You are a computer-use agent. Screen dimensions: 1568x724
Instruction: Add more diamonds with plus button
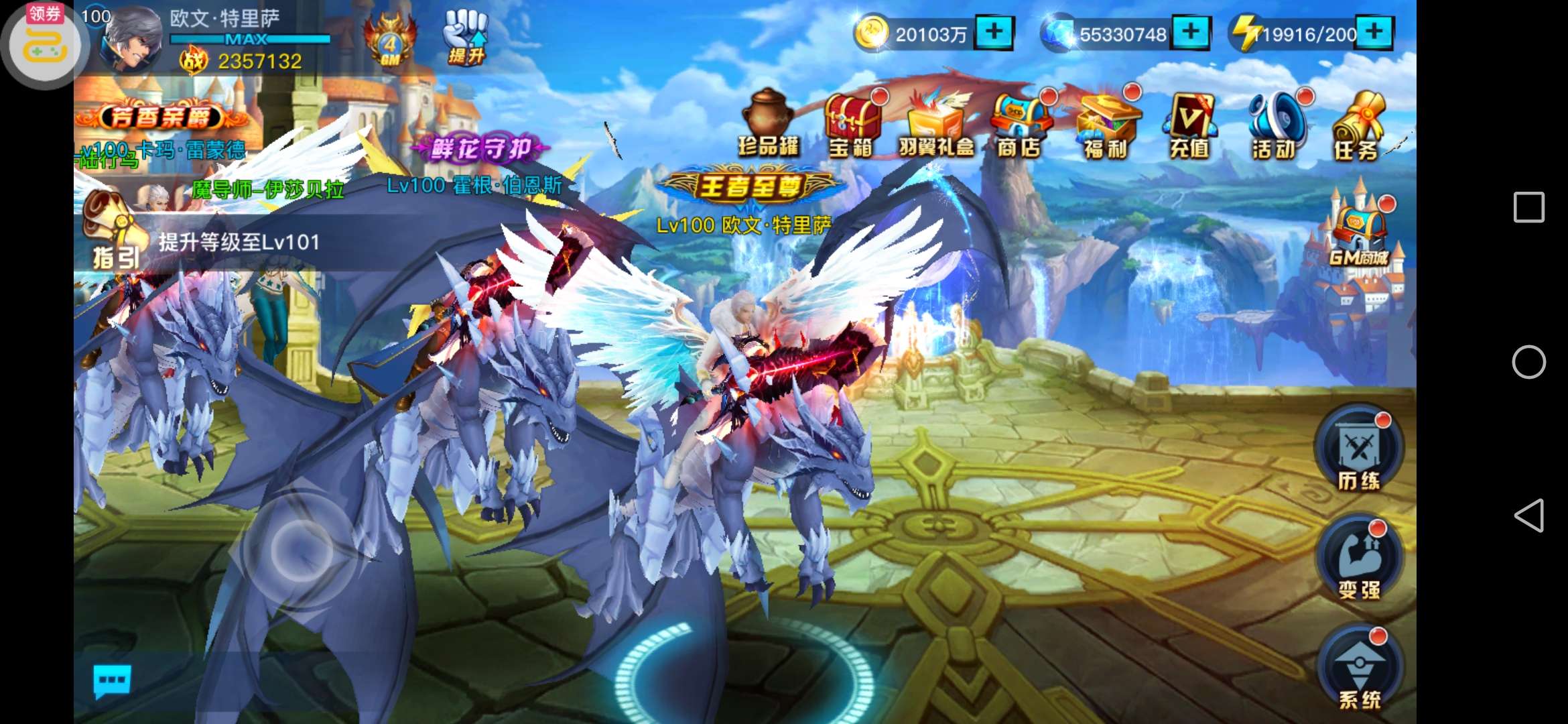click(1191, 32)
